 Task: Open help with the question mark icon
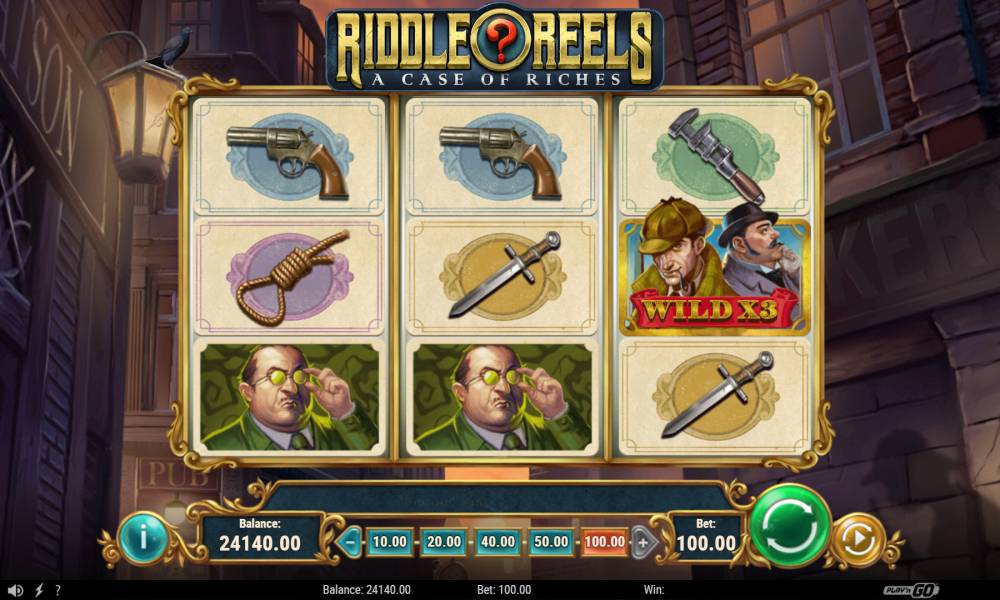click(58, 590)
